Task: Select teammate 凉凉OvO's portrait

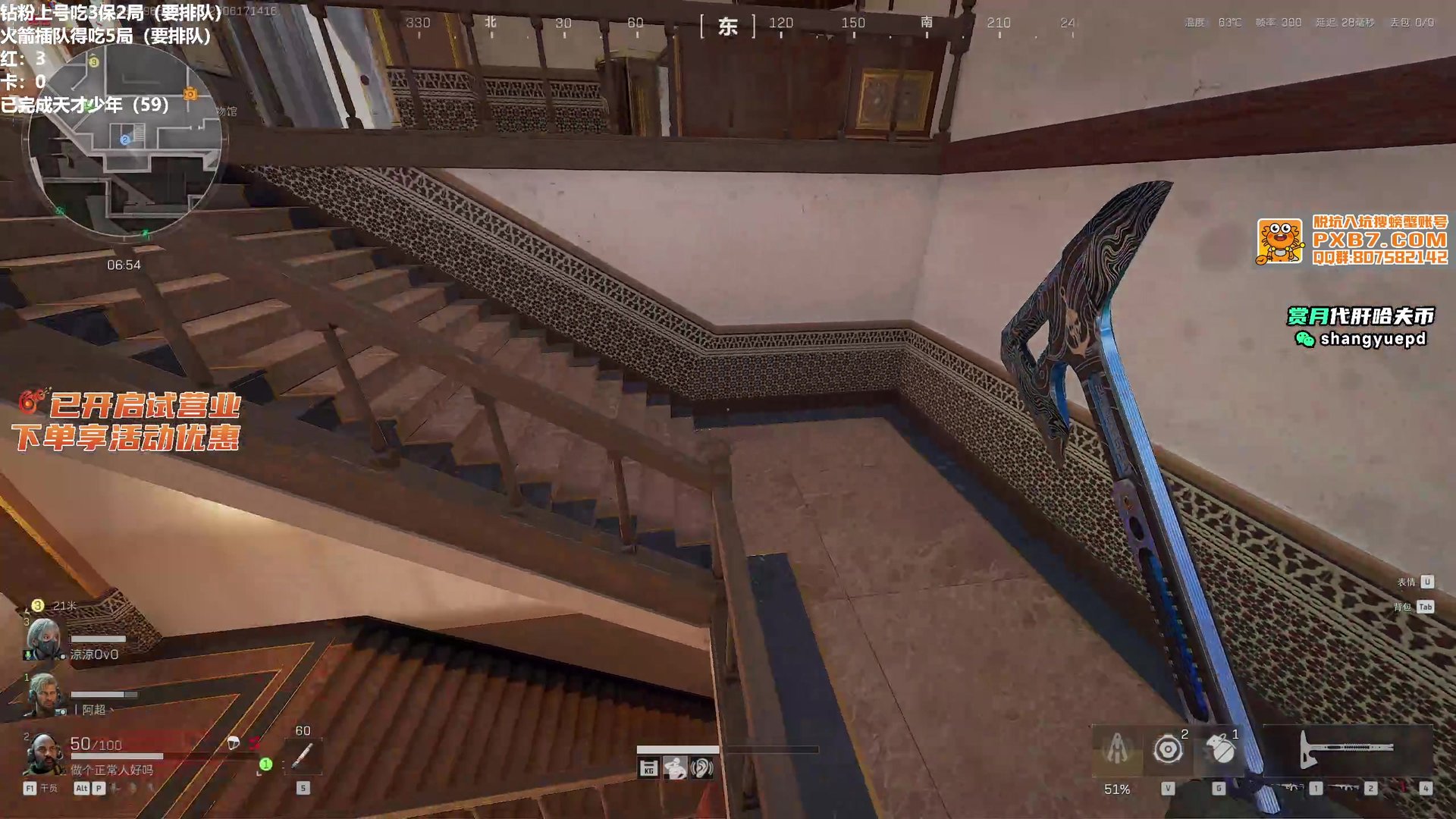Action: pyautogui.click(x=44, y=639)
